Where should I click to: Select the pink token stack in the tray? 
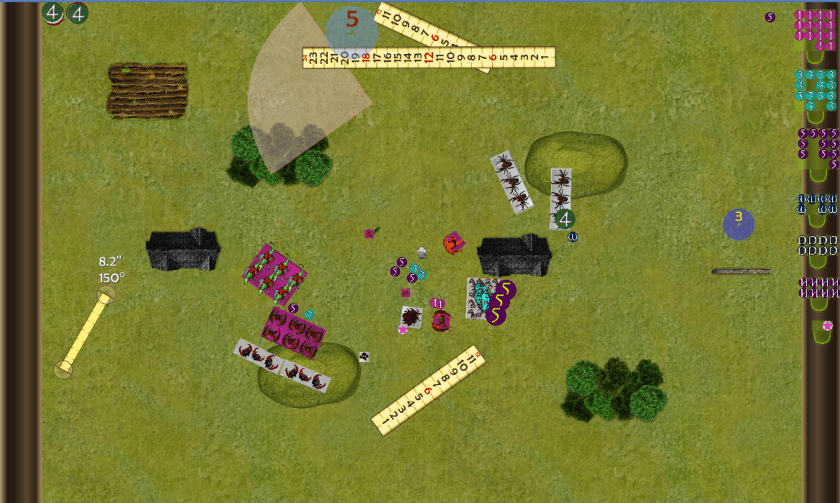point(814,29)
